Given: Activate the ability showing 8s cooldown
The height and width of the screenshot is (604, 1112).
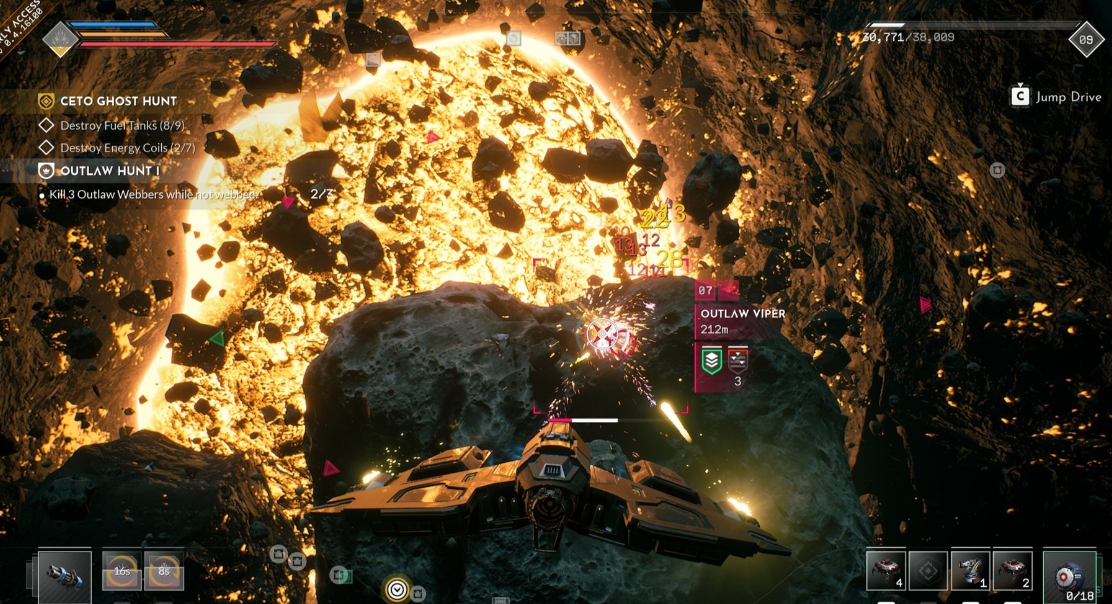Looking at the screenshot, I should click(x=164, y=571).
